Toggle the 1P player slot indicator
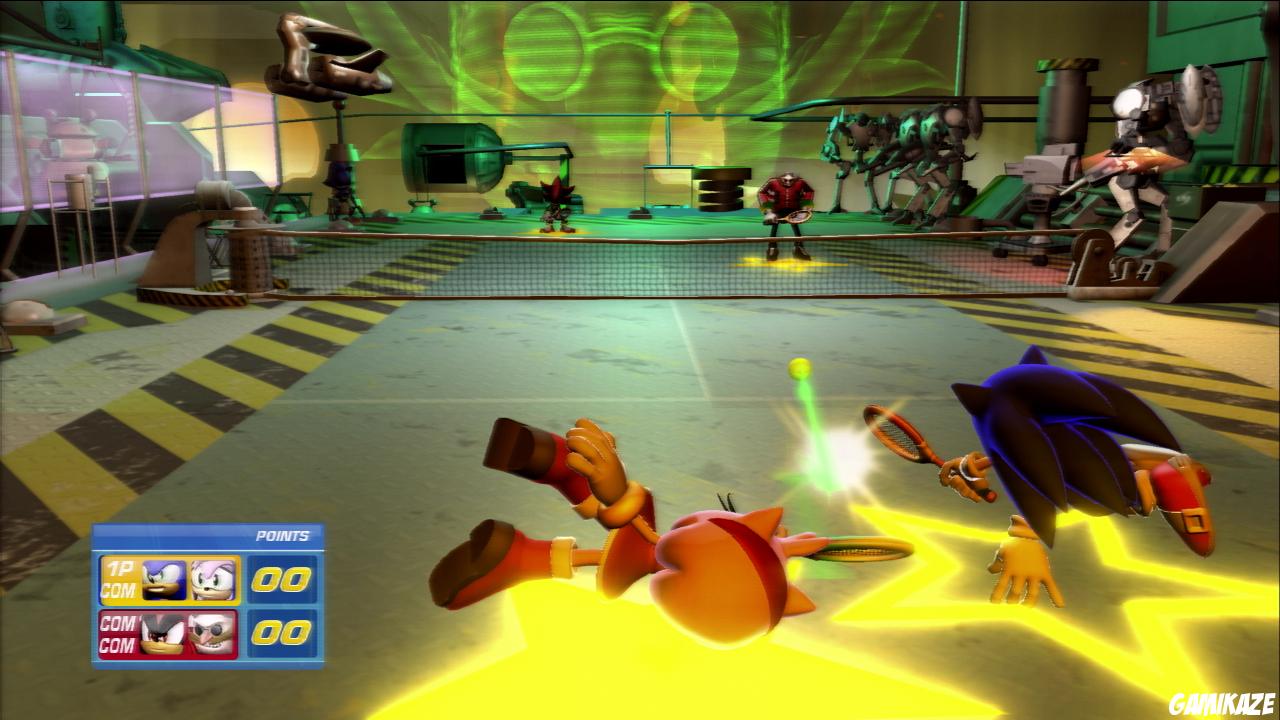This screenshot has width=1280, height=720. [x=118, y=567]
